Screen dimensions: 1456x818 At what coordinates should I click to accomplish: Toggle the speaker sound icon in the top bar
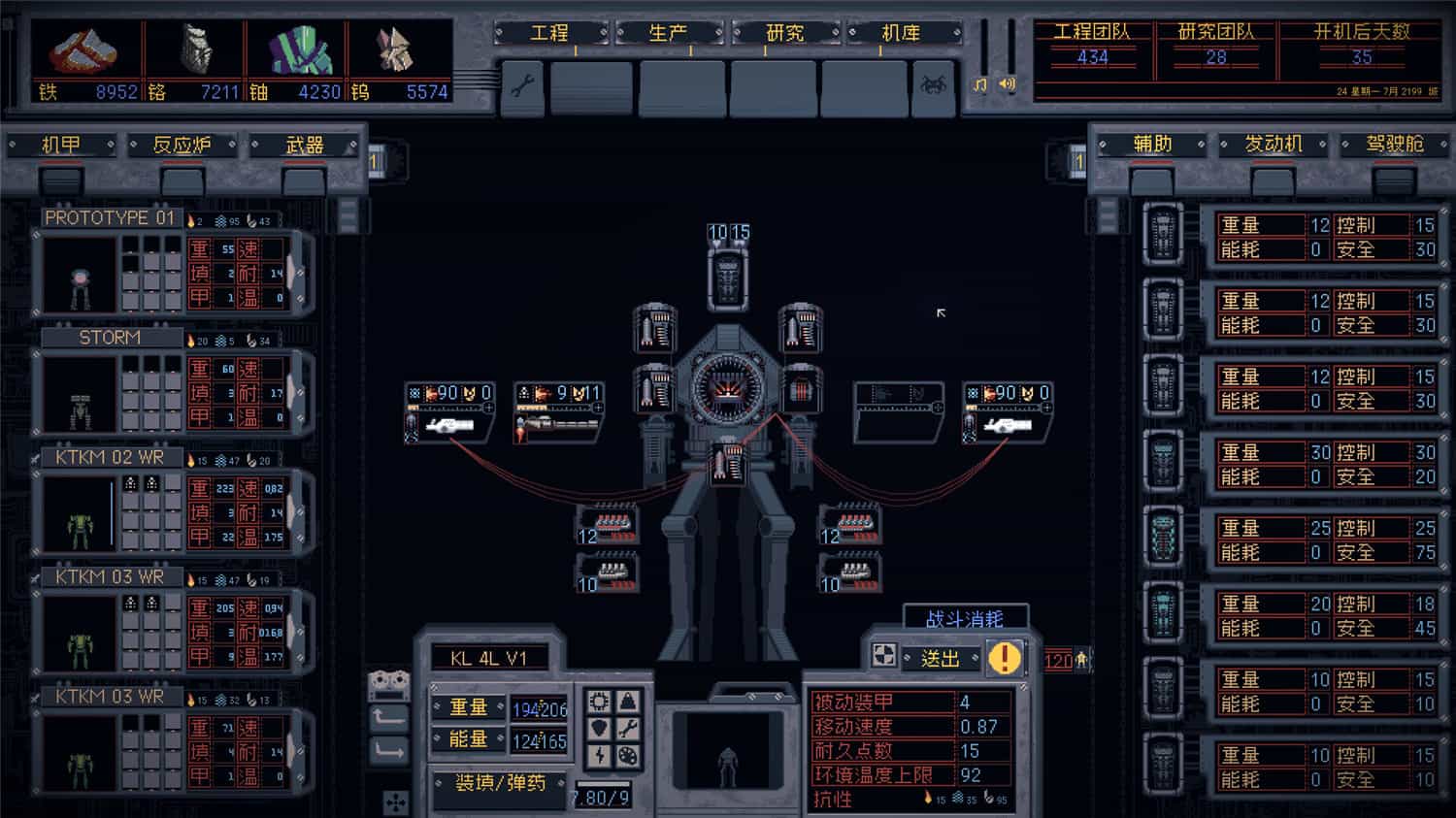pyautogui.click(x=1006, y=85)
